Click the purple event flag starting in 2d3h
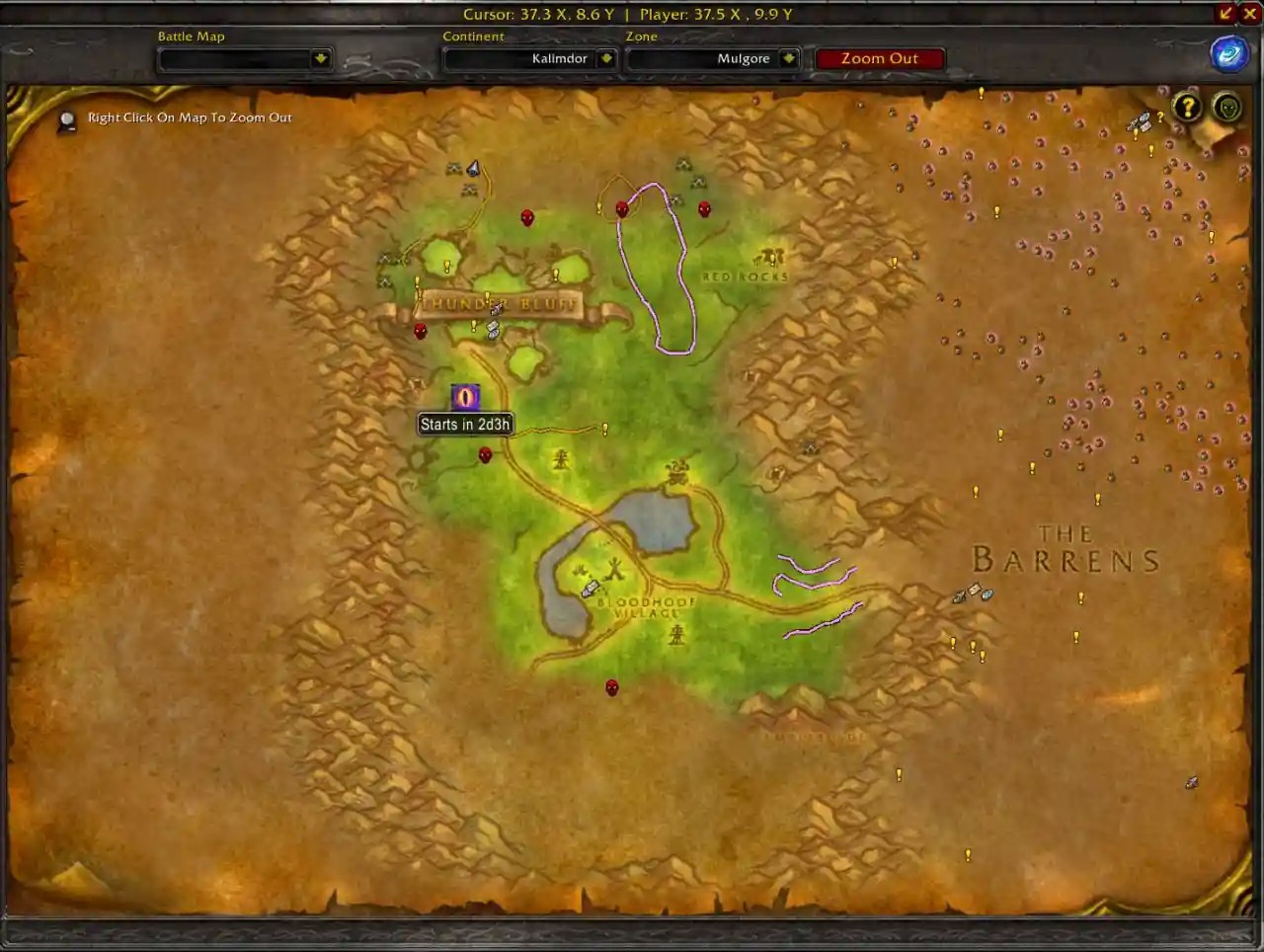Image resolution: width=1264 pixels, height=952 pixels. click(465, 397)
